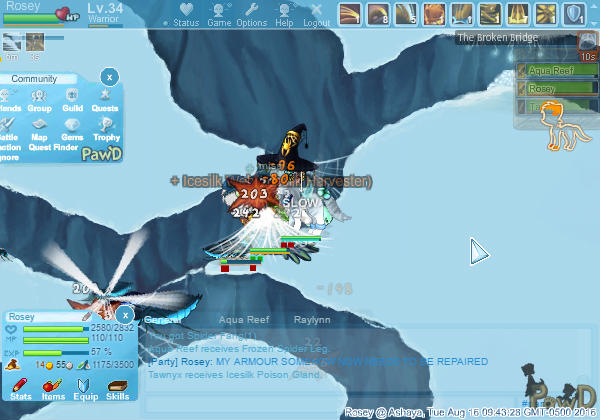Open the Gems window
Viewport: 600px width, 420px height.
point(72,131)
